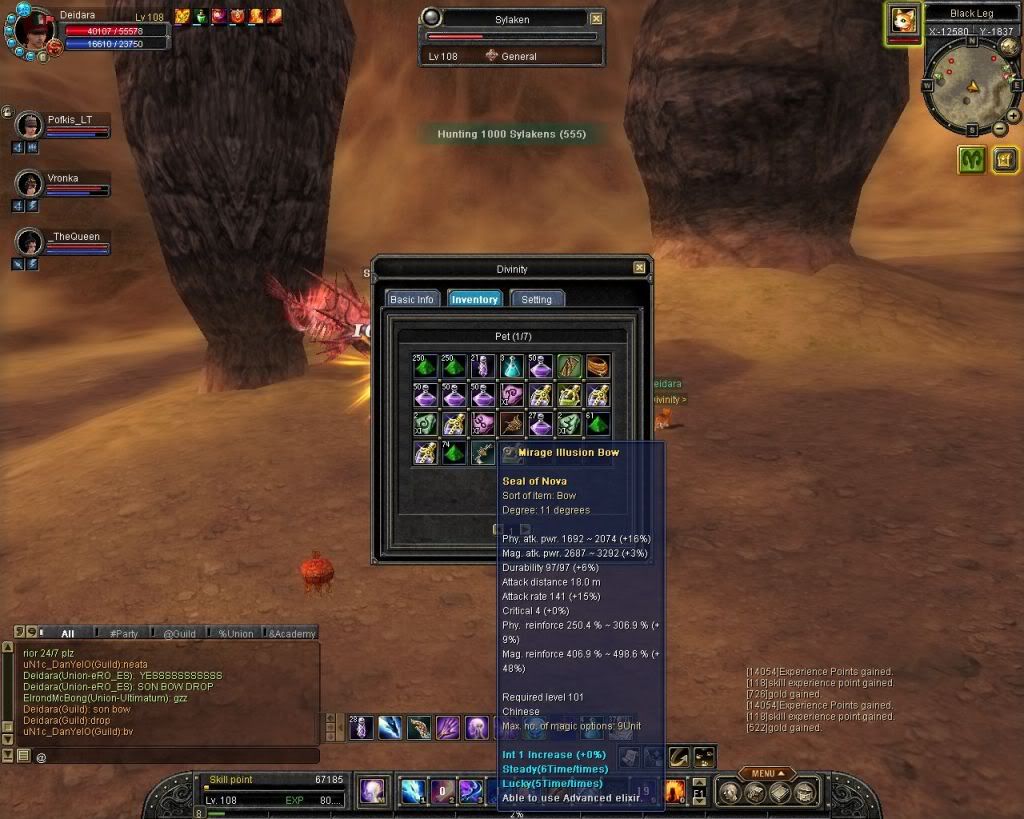The width and height of the screenshot is (1024, 819).
Task: Expand the MENU button
Action: point(767,773)
